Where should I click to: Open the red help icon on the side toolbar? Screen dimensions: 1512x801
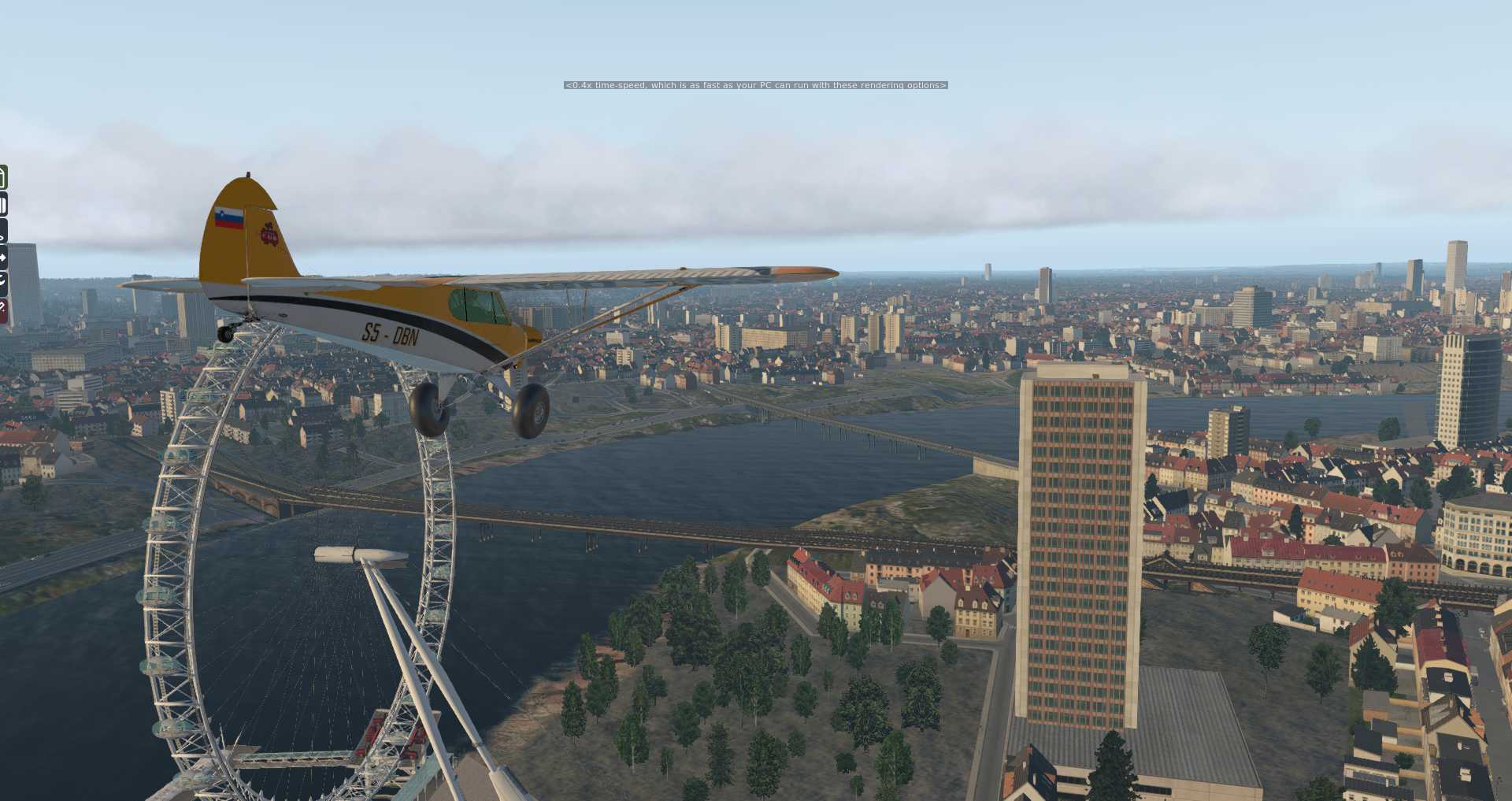(x=3, y=310)
